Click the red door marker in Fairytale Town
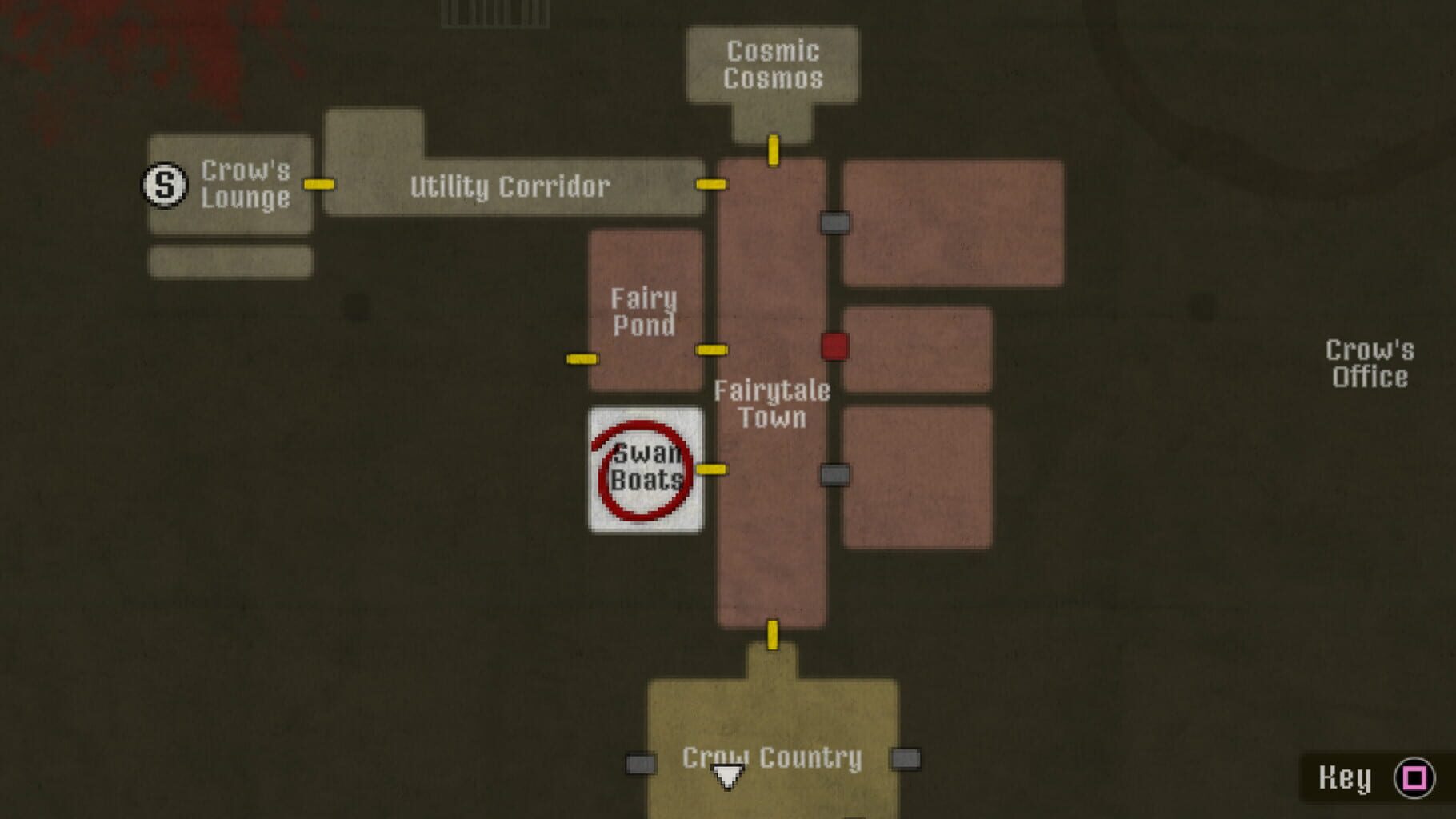Image resolution: width=1456 pixels, height=819 pixels. pos(834,346)
